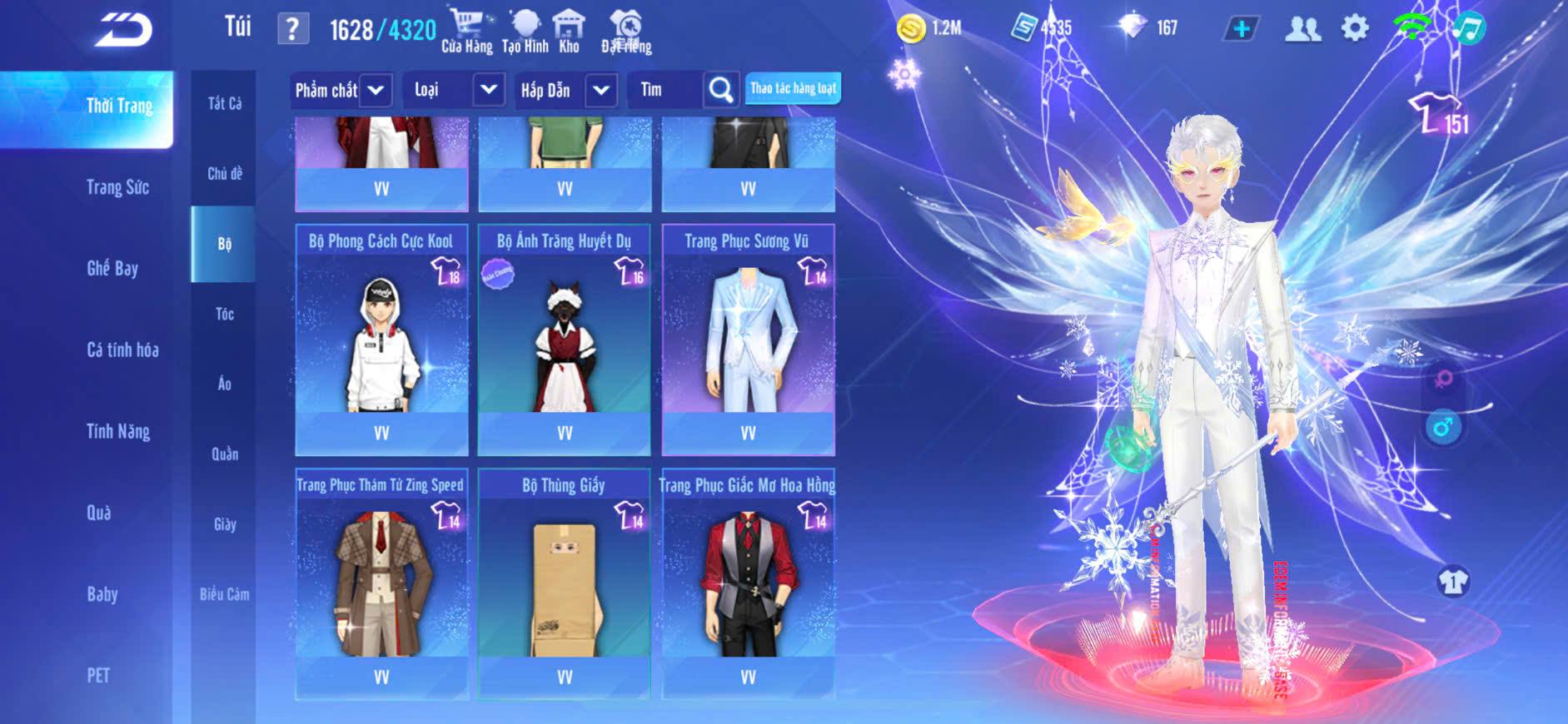Viewport: 1568px width, 724px height.
Task: Open Tạo Hình styling
Action: point(525,32)
